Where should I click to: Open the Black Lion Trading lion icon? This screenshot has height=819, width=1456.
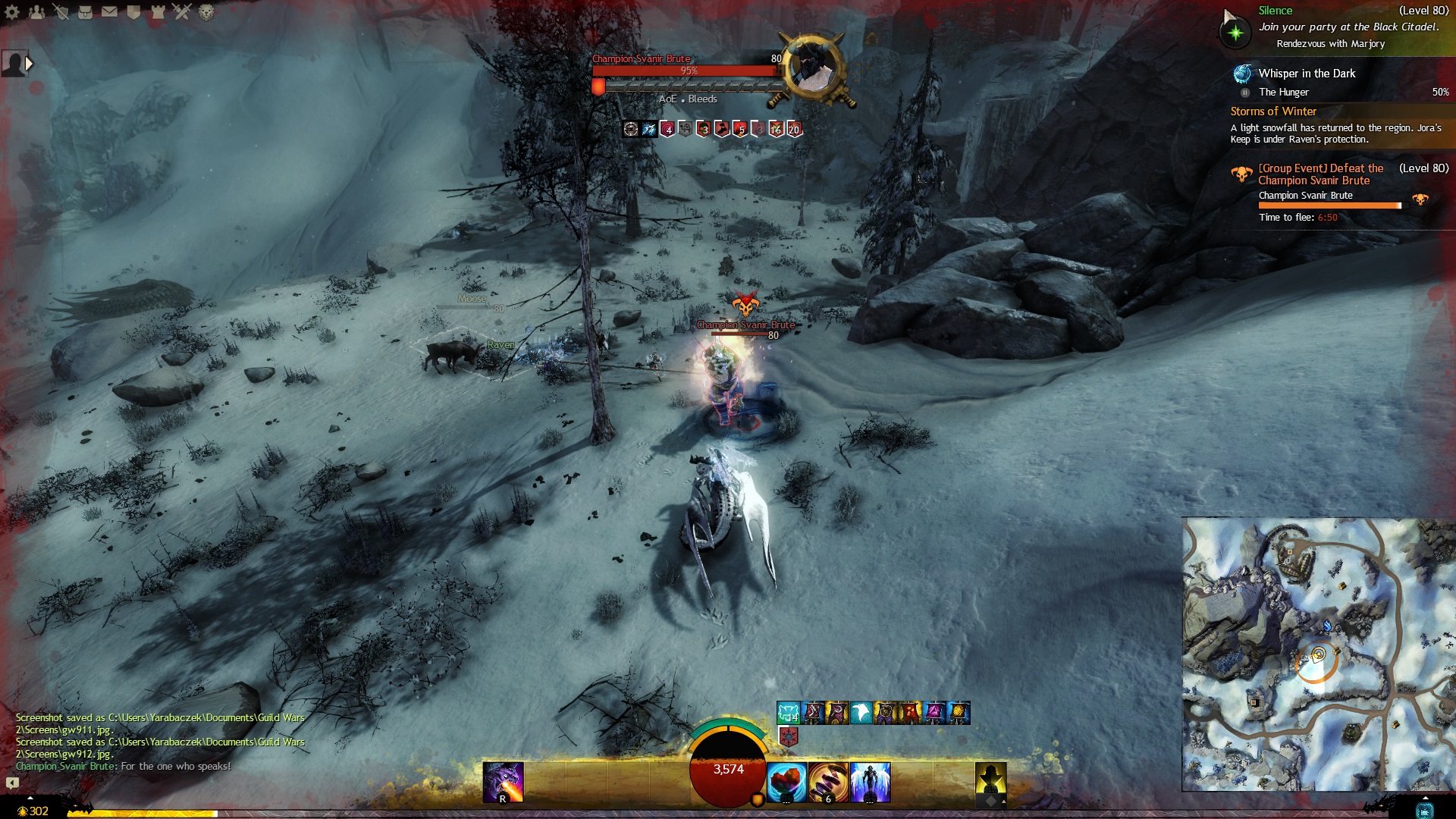[x=206, y=12]
